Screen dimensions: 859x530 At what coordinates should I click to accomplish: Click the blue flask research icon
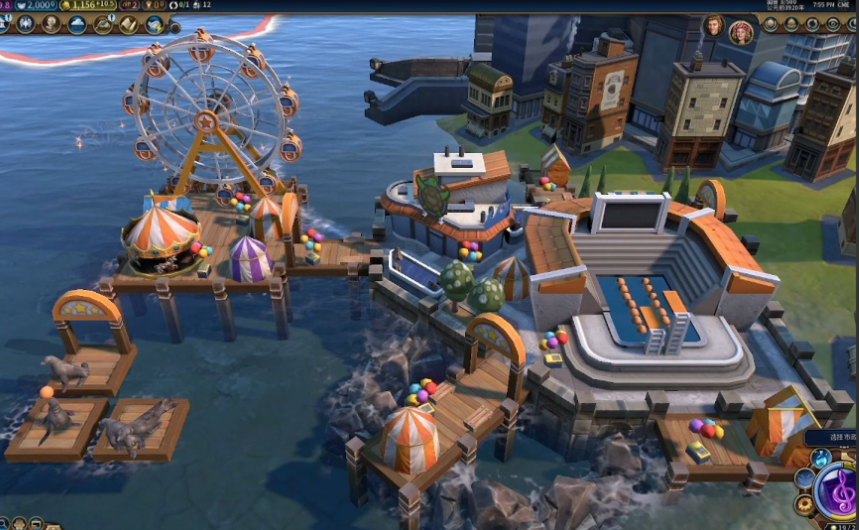point(820,458)
